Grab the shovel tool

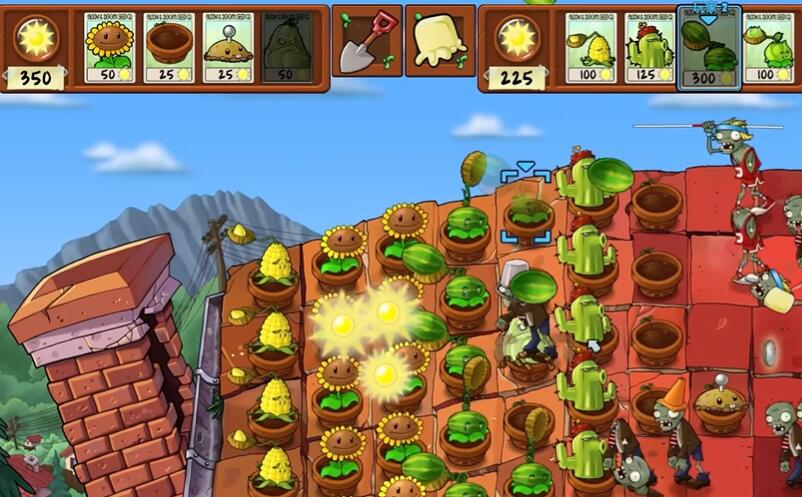366,41
